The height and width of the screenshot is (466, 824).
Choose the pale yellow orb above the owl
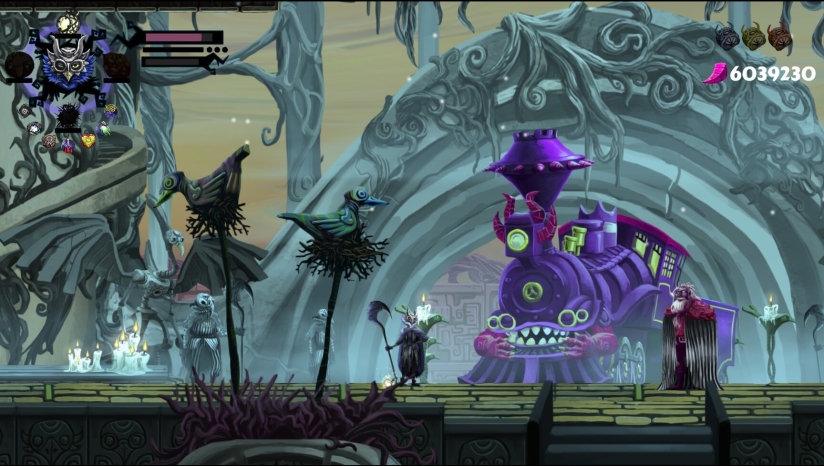(68, 22)
